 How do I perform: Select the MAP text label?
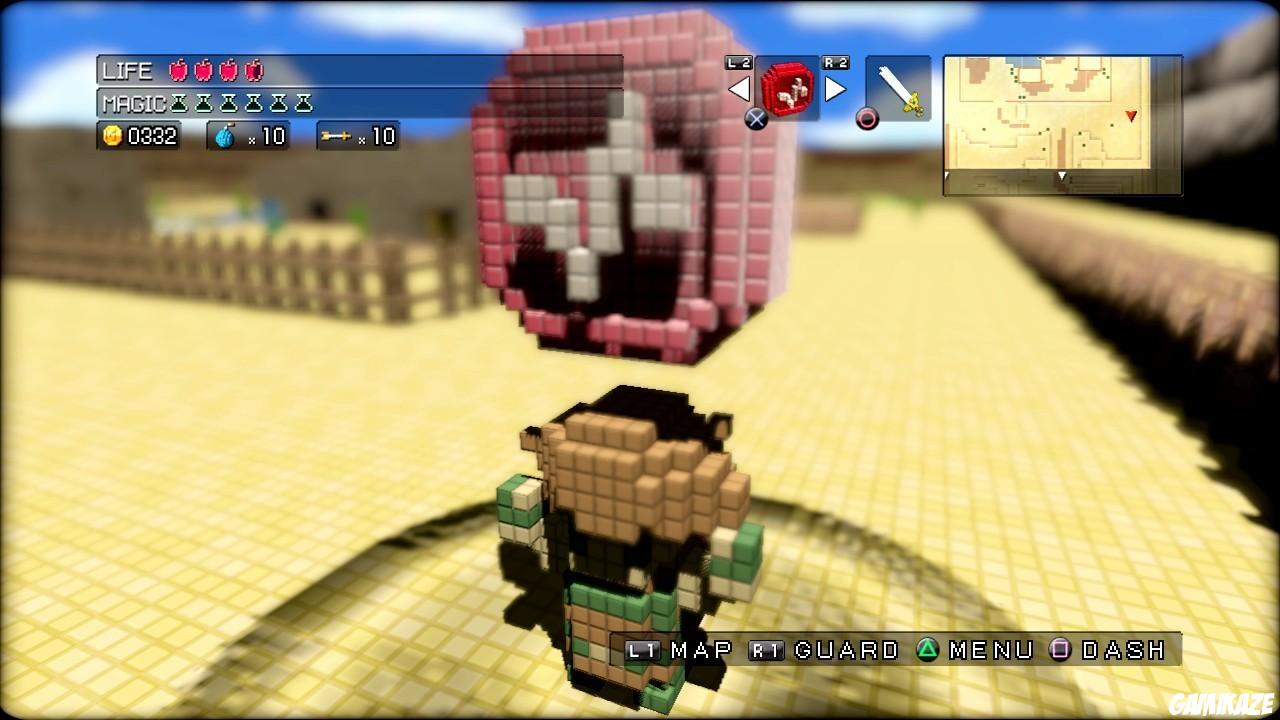click(x=698, y=649)
